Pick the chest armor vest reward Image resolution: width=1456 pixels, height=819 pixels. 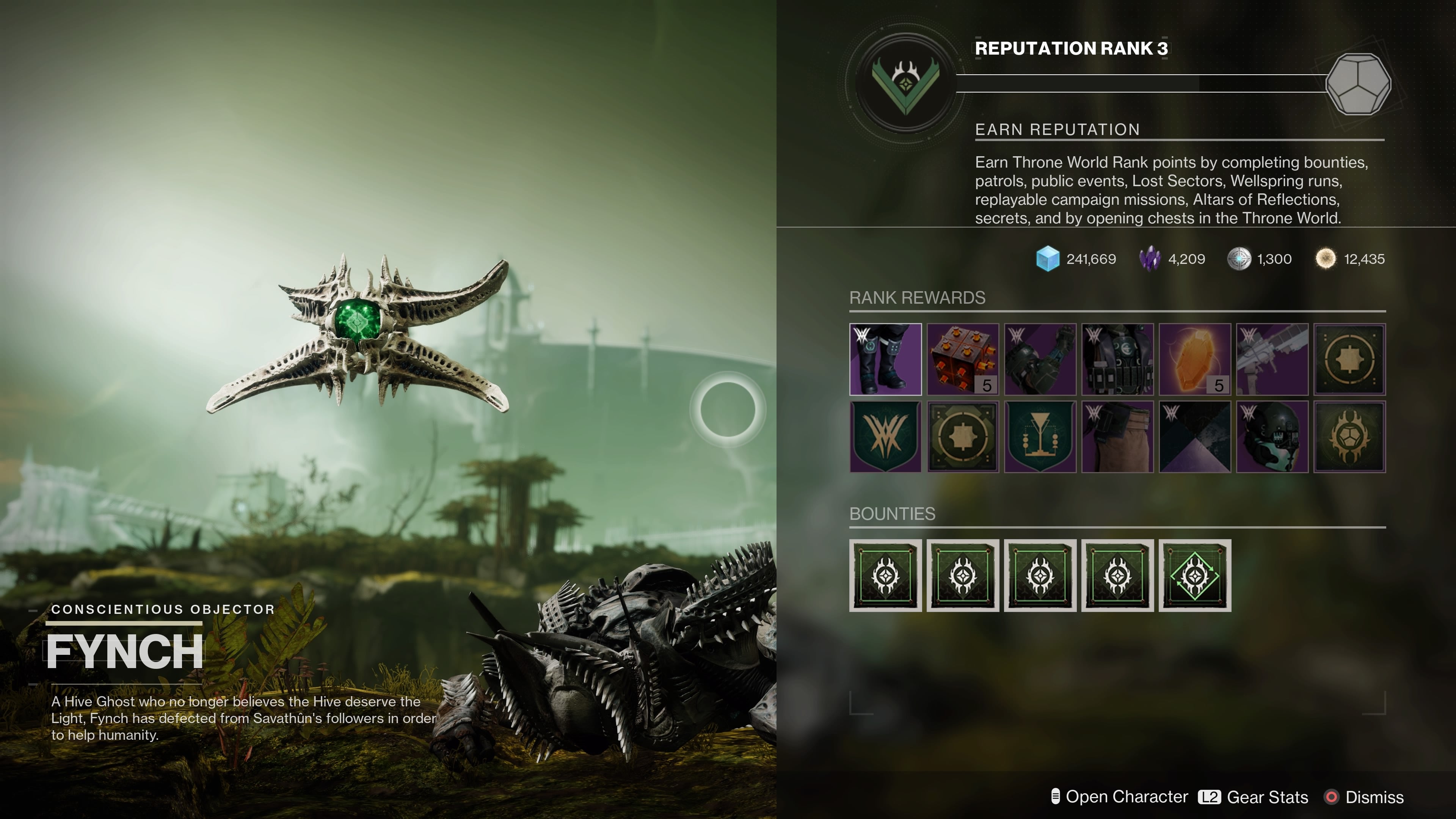[1117, 359]
